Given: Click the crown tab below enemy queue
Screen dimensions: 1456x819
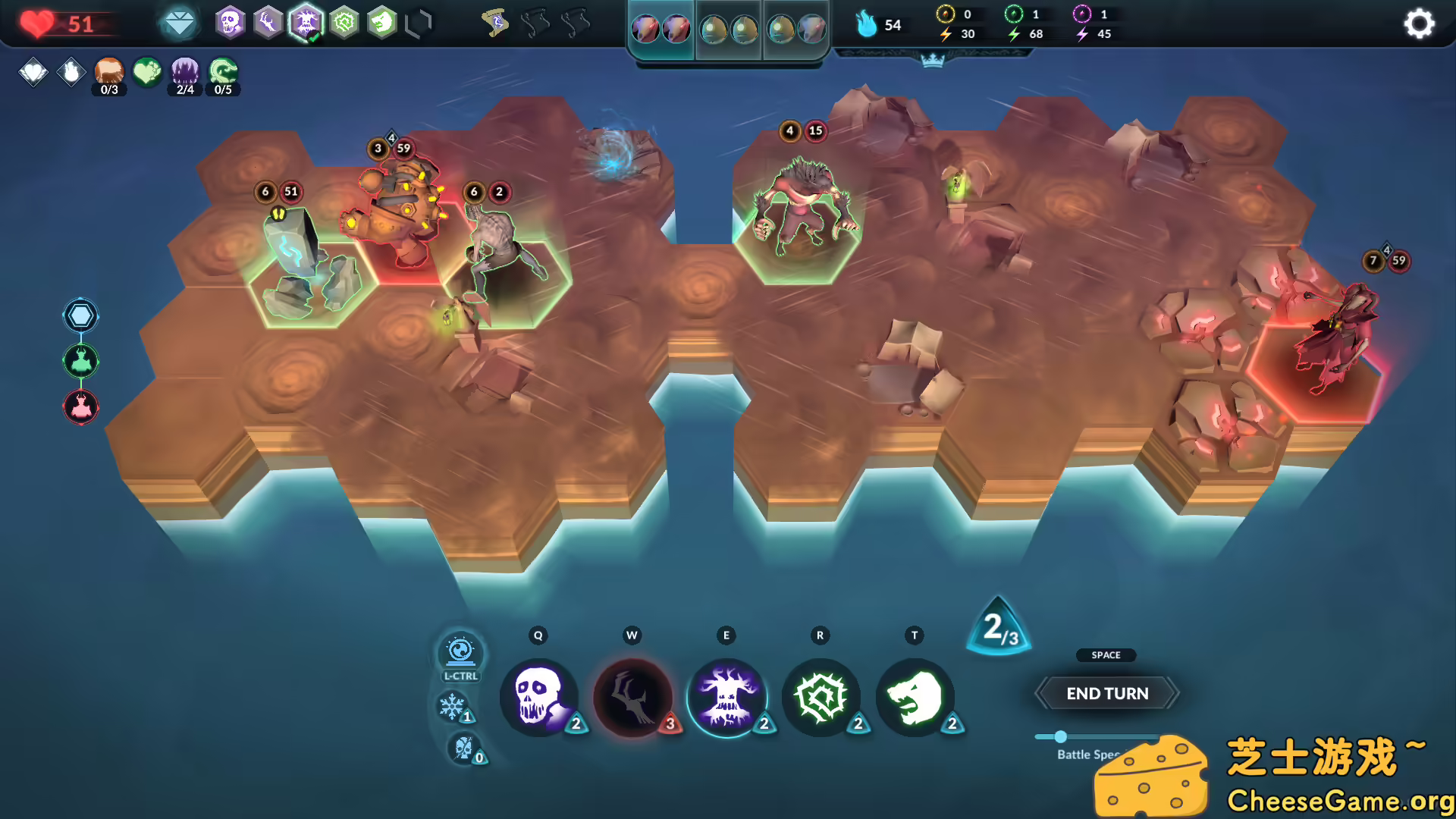Looking at the screenshot, I should click(932, 60).
